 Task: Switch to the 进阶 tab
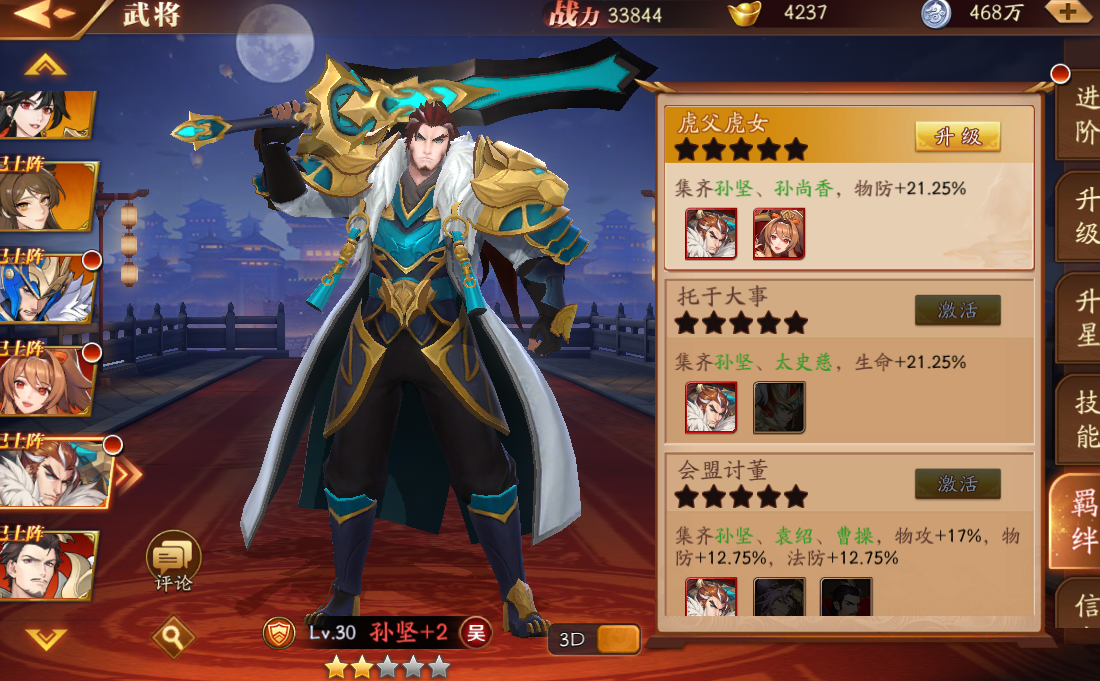[x=1084, y=116]
